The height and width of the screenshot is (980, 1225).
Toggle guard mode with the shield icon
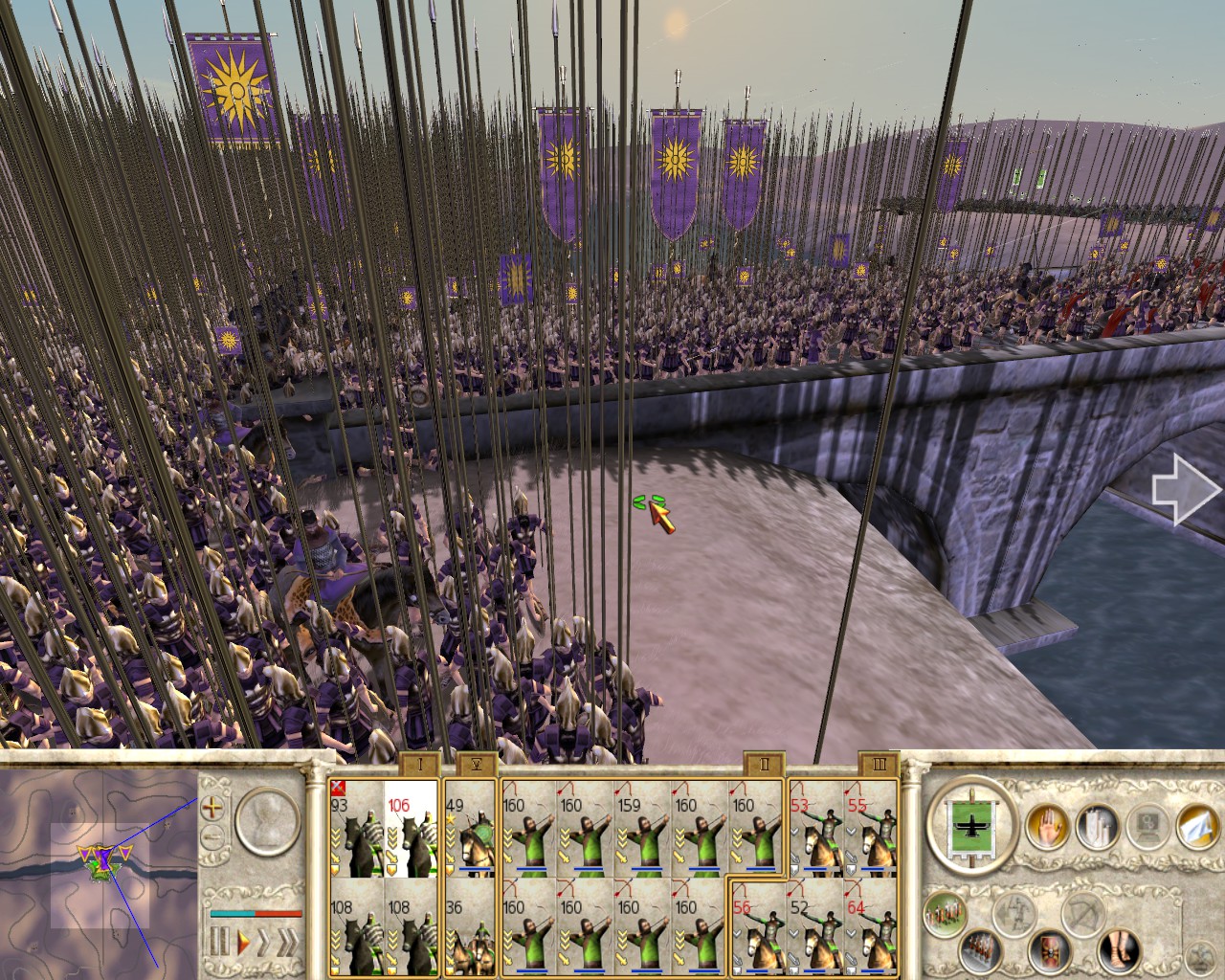tap(1049, 951)
